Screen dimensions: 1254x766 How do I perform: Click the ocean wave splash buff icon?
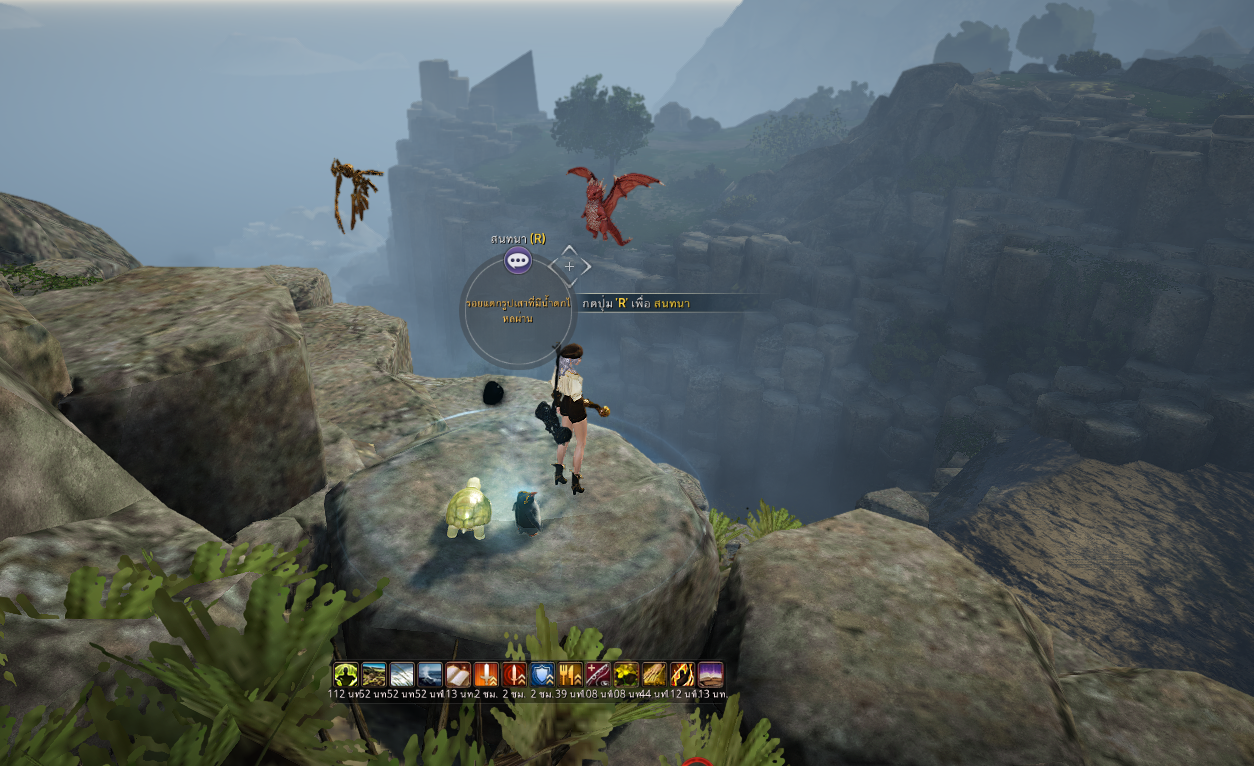point(430,674)
